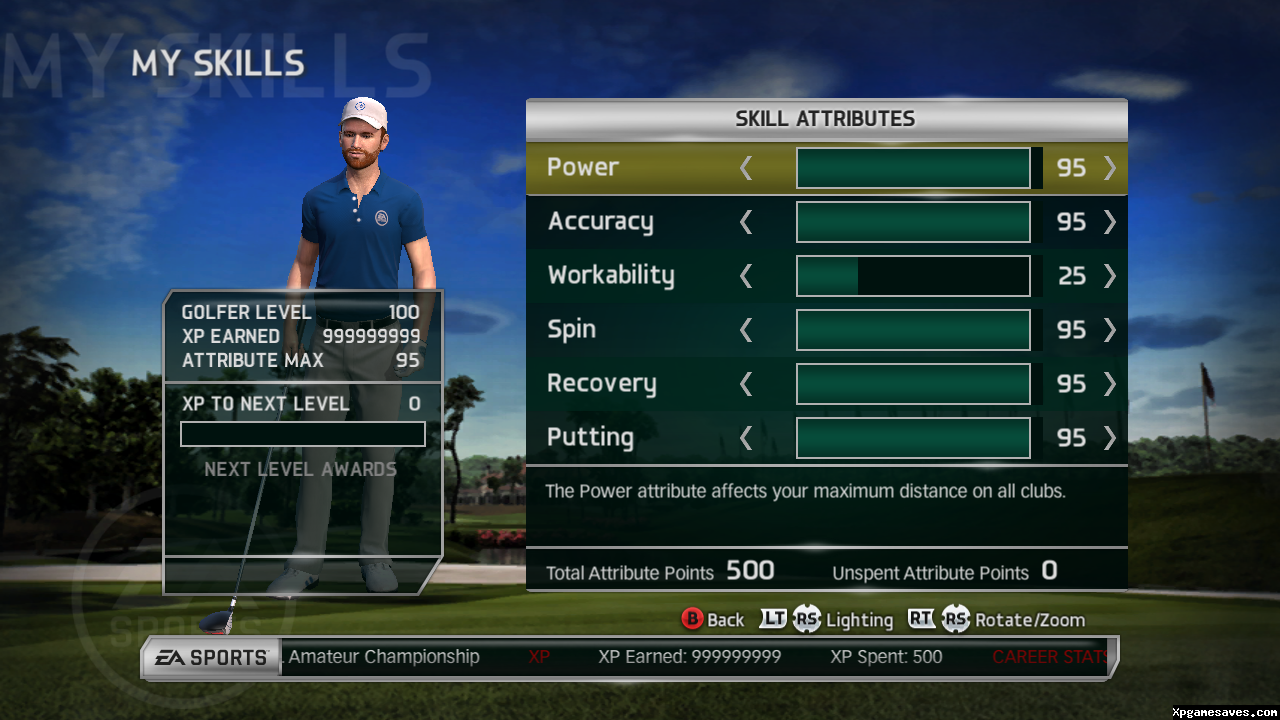This screenshot has height=720, width=1280.
Task: Increase Power with its right arrow
Action: (1109, 168)
